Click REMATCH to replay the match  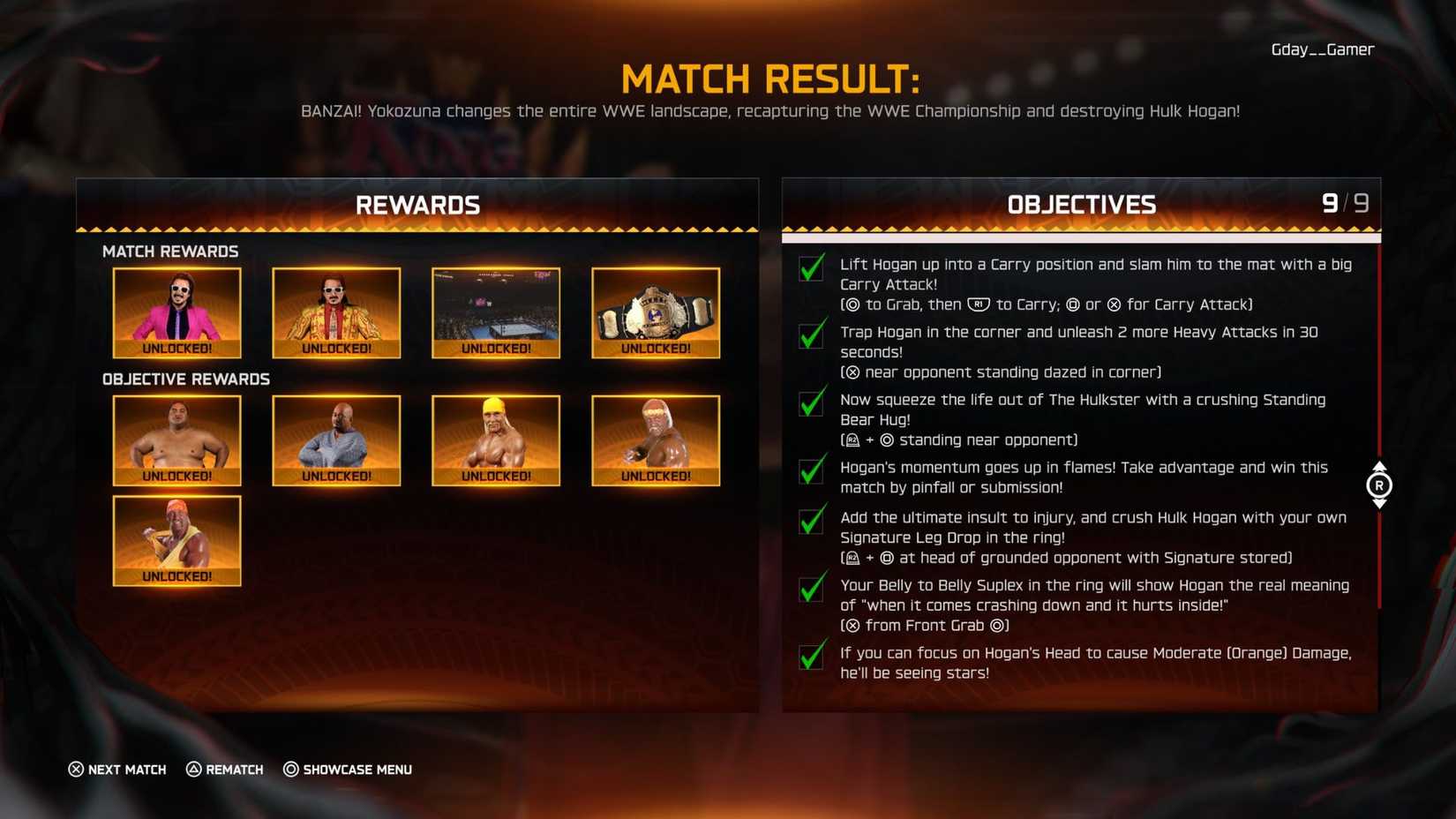(224, 770)
